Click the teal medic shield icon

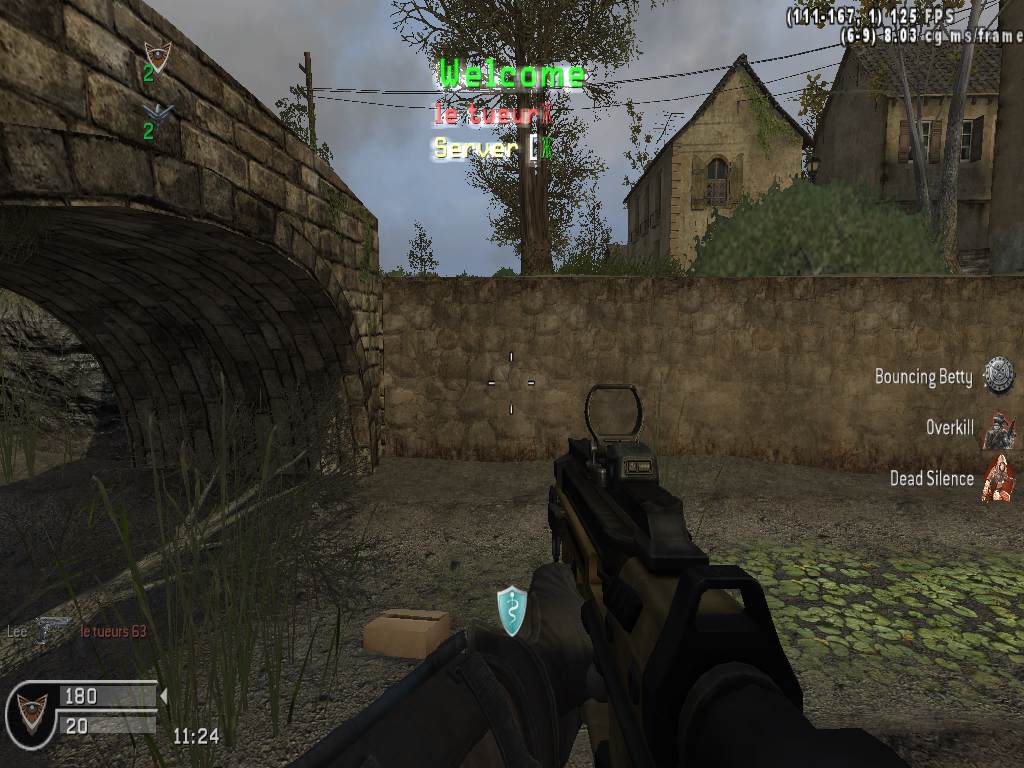511,610
